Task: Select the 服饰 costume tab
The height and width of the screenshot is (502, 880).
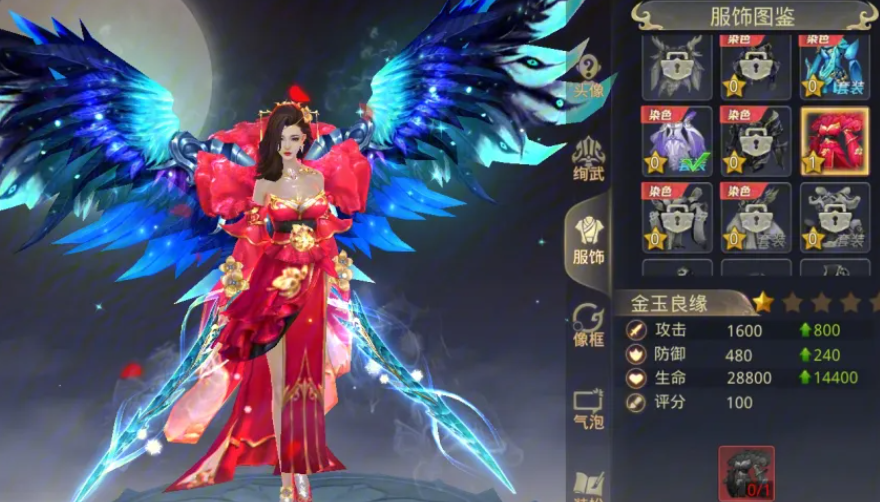Action: click(589, 240)
